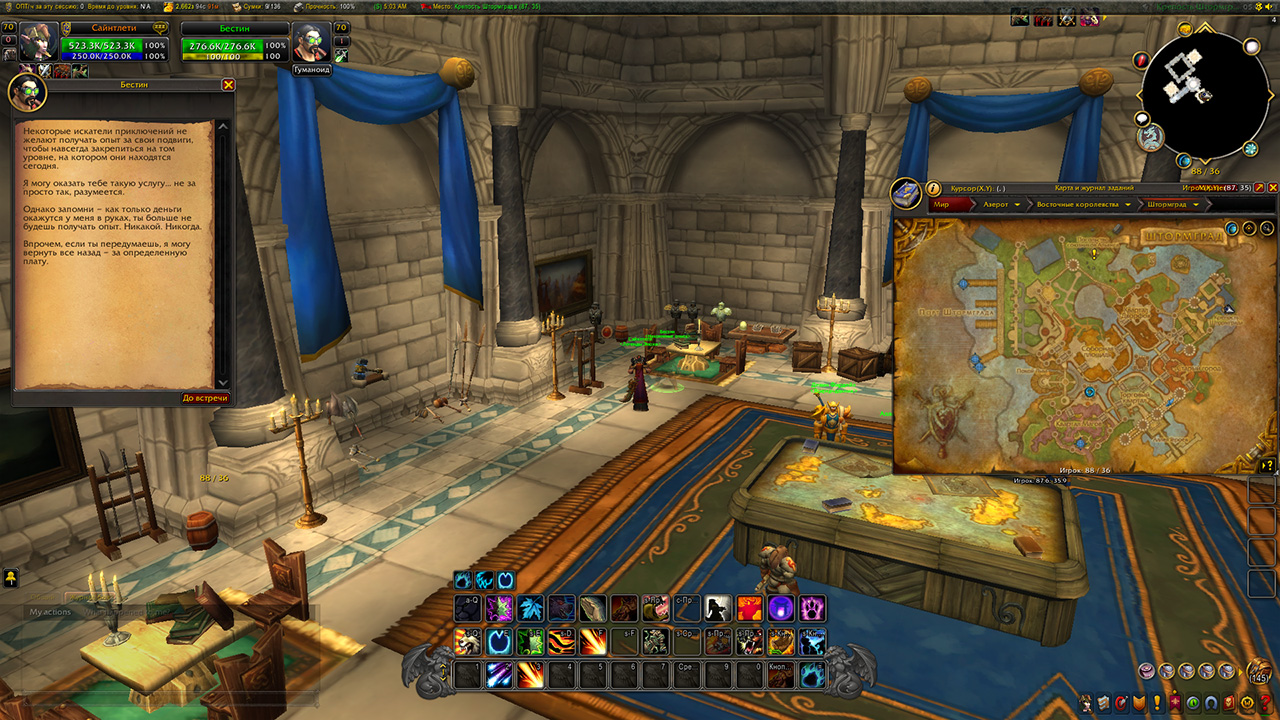The image size is (1280, 720).
Task: Click the red crystal minimap button
Action: (x=1142, y=61)
